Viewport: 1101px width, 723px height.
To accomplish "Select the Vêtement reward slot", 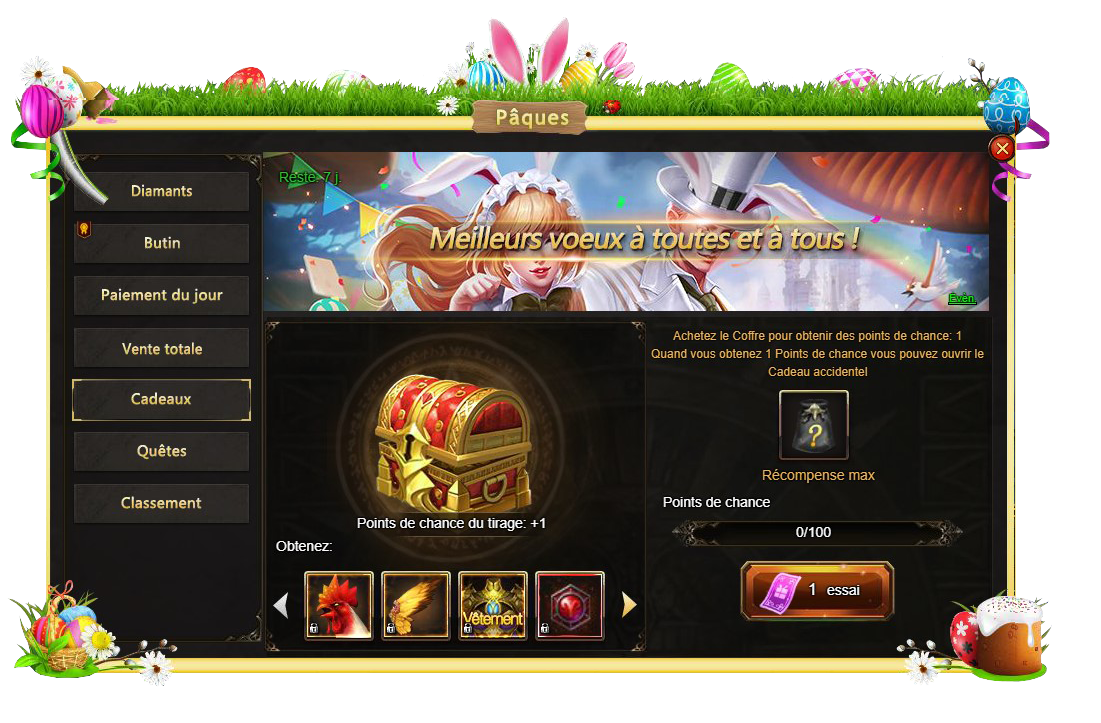I will click(493, 605).
